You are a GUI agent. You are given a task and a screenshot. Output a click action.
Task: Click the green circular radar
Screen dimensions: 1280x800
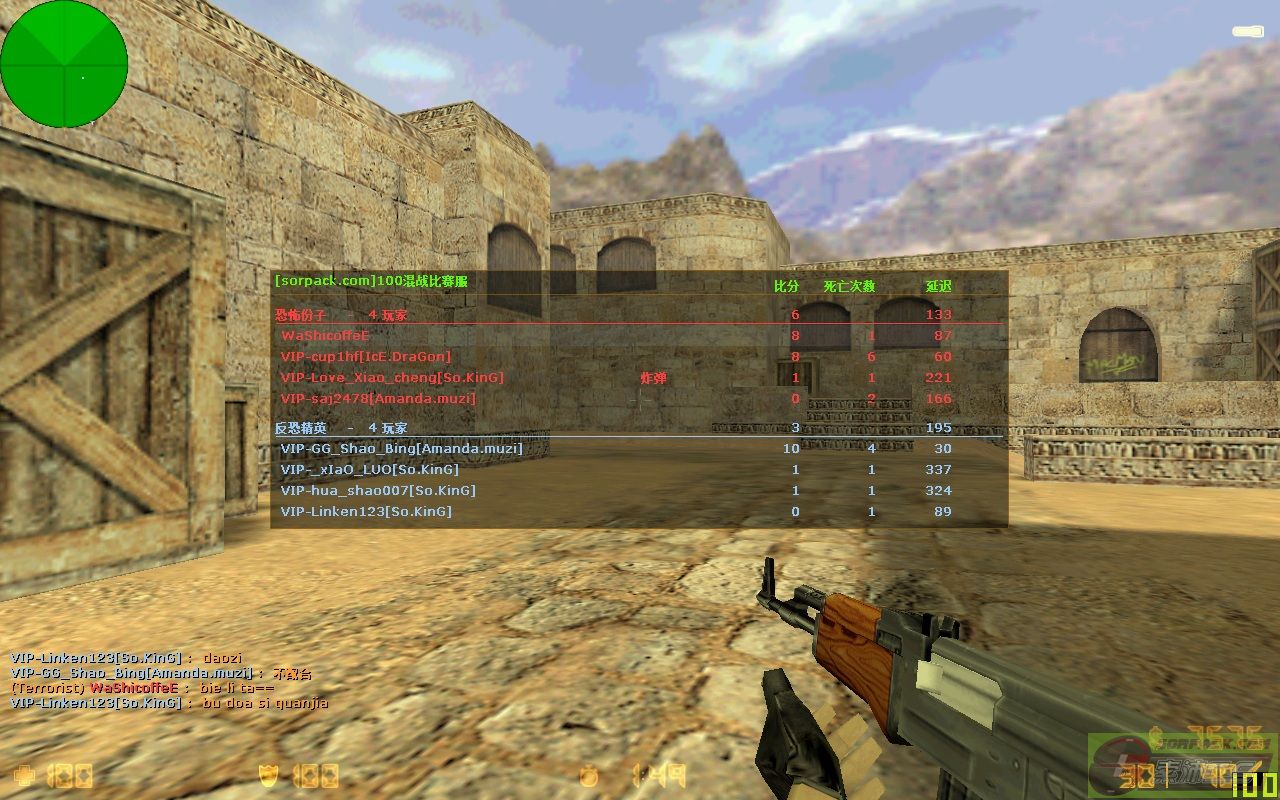[64, 64]
